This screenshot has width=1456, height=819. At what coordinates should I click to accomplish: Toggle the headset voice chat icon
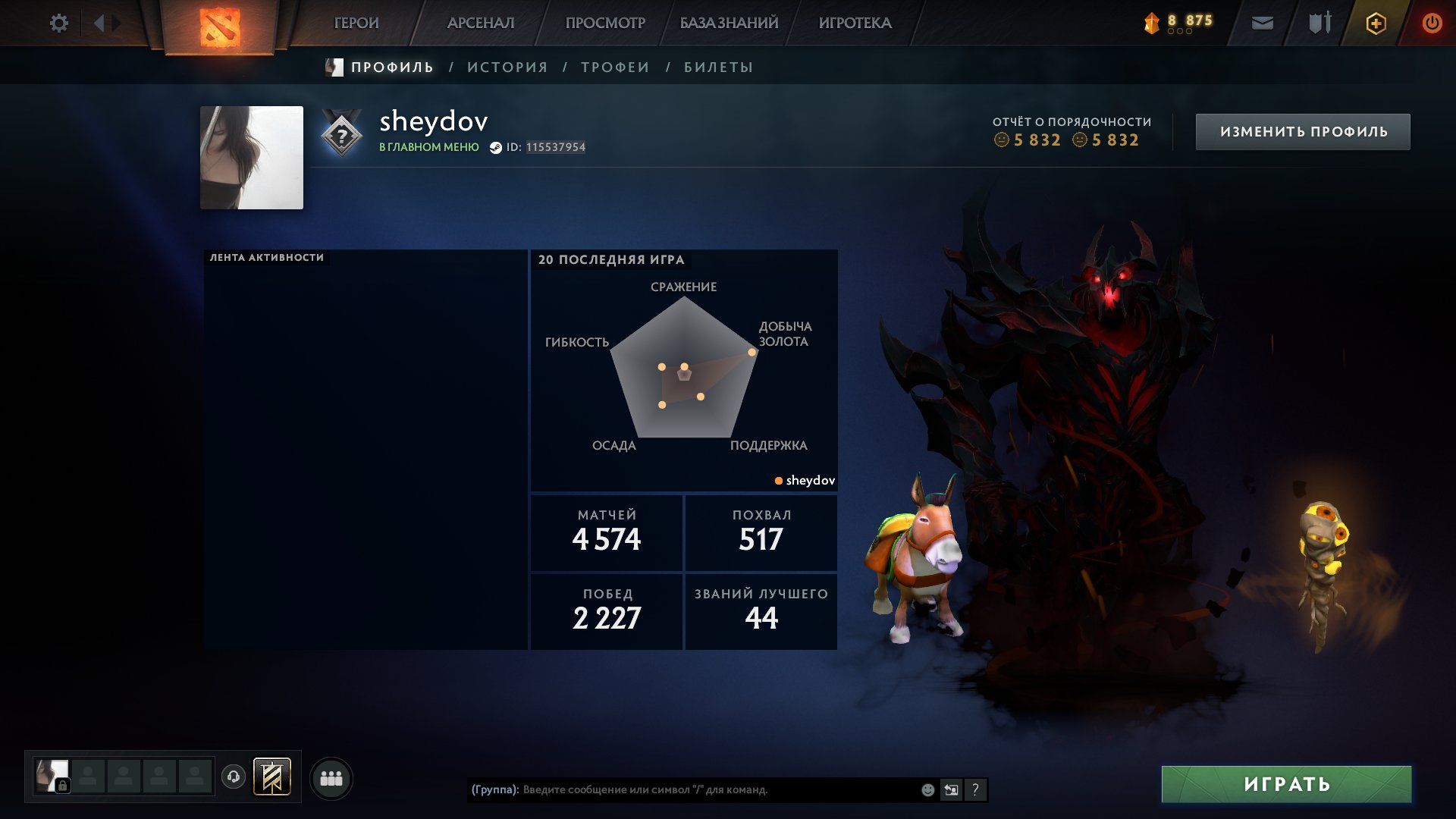coord(234,777)
